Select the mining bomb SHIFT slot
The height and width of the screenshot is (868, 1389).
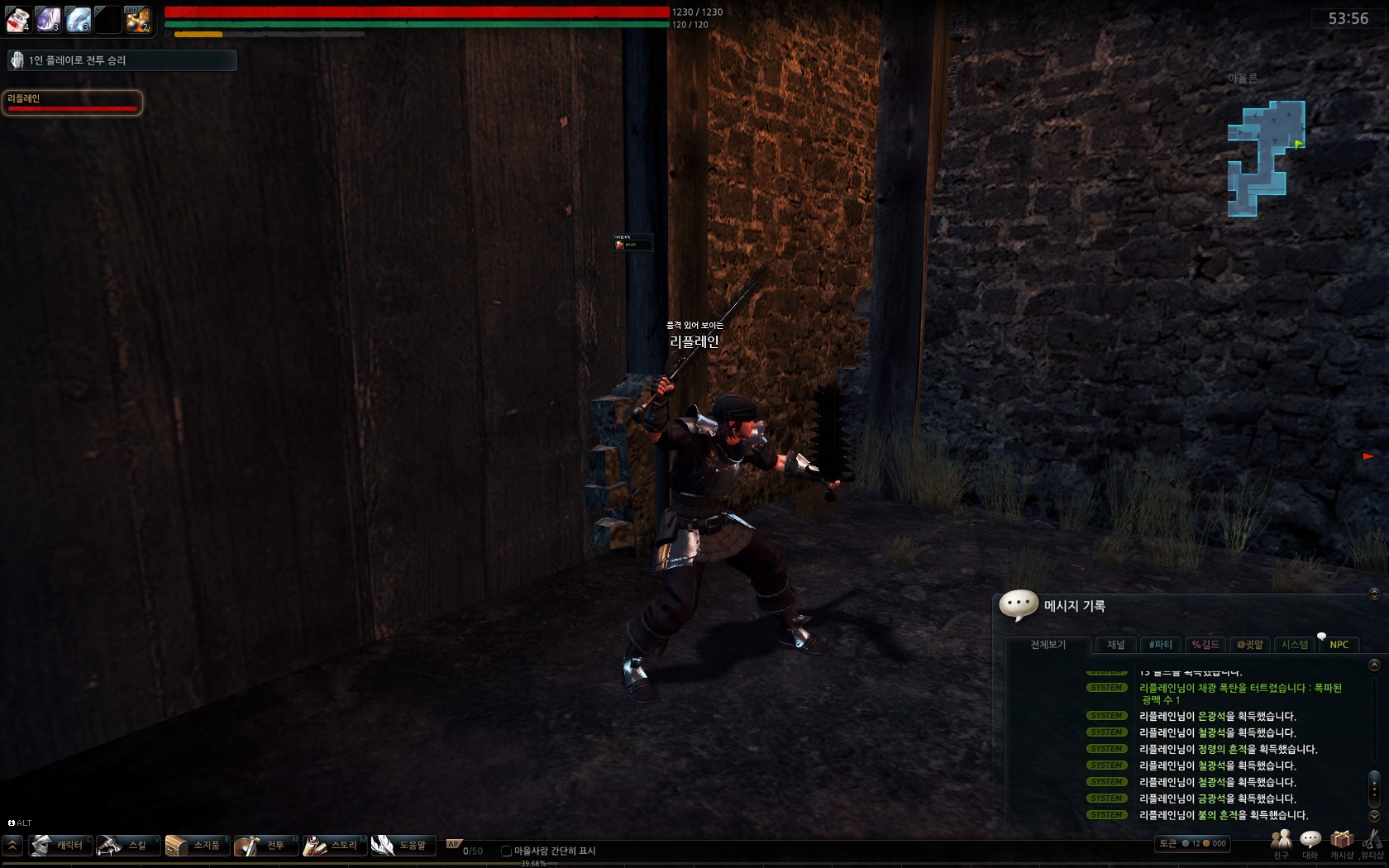(x=137, y=18)
